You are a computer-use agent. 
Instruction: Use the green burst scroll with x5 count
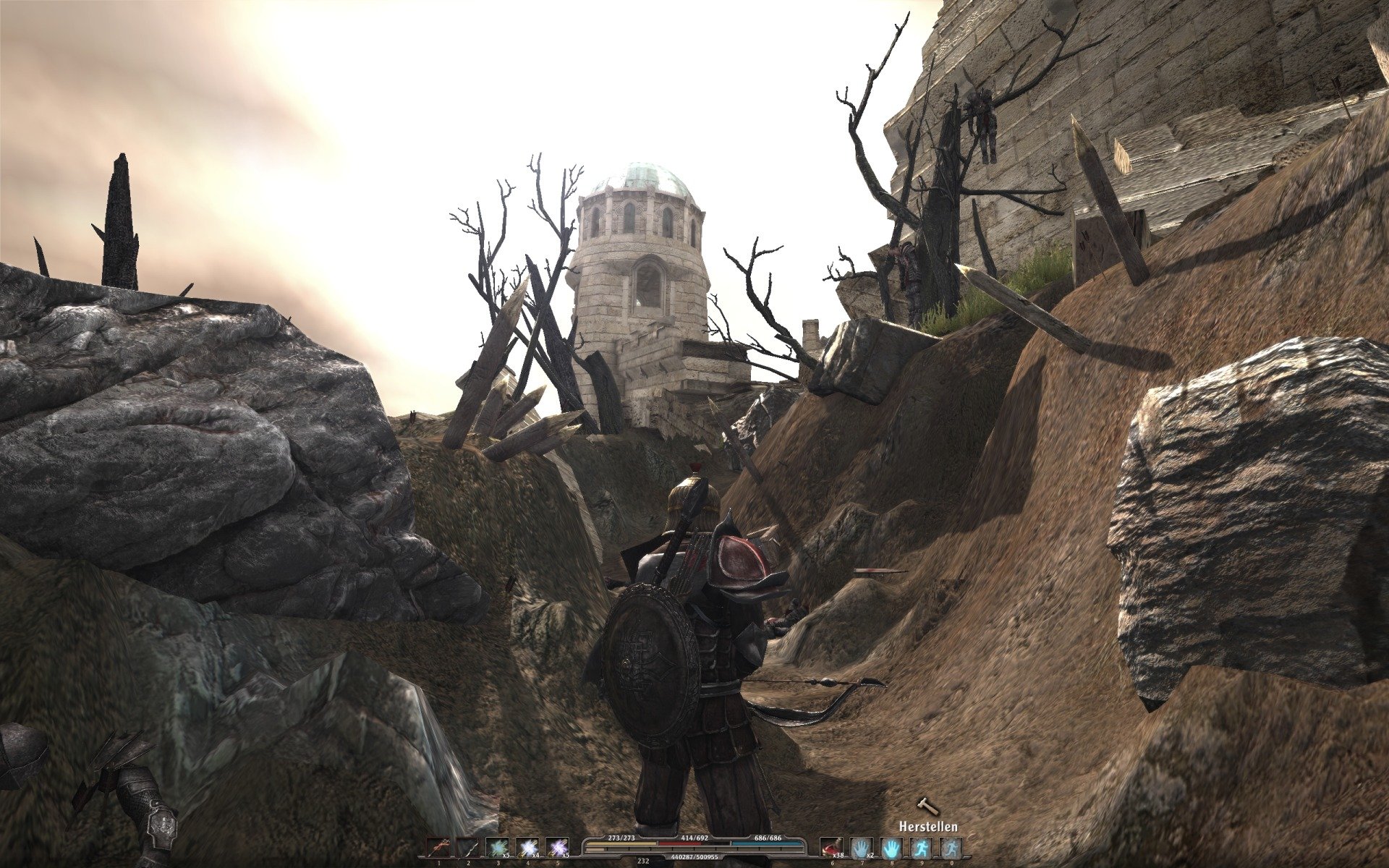(x=498, y=847)
